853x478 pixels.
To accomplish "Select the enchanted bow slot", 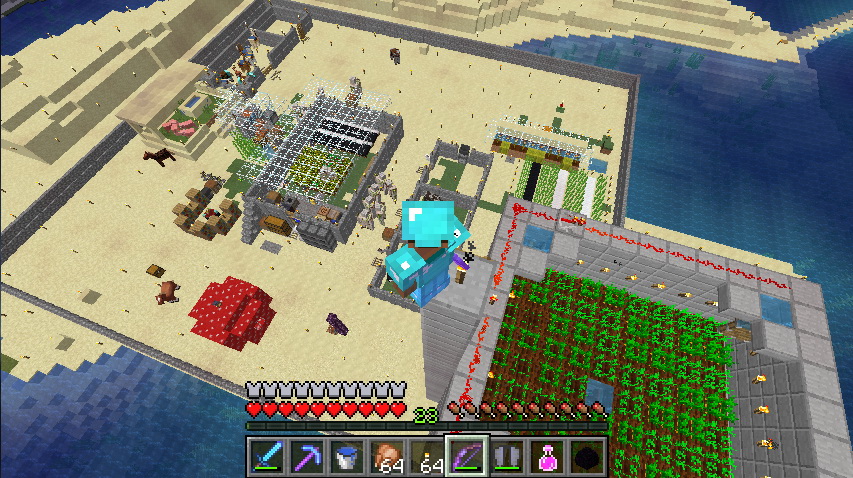I will [x=467, y=455].
